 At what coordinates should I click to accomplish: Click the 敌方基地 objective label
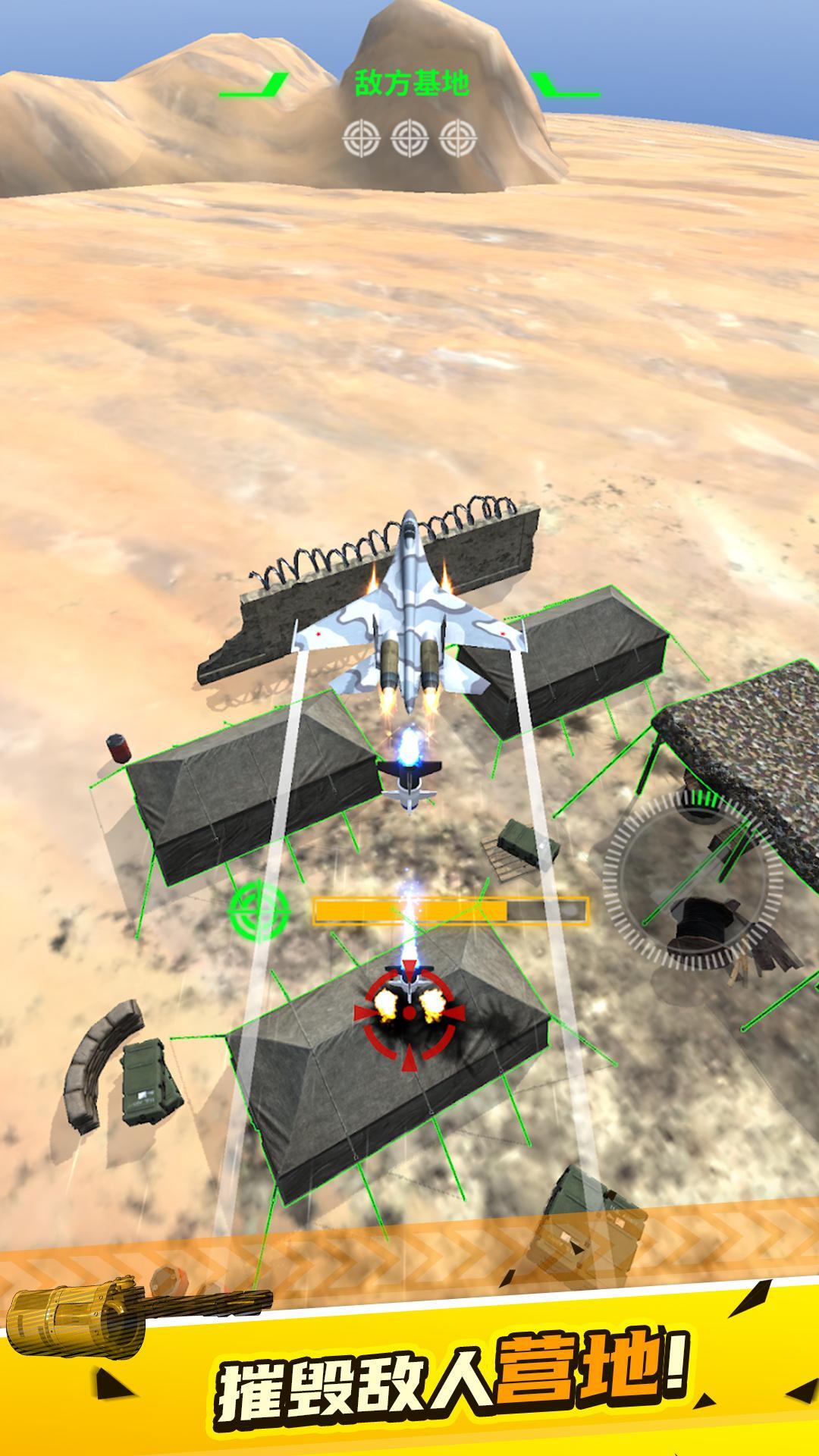click(x=412, y=83)
